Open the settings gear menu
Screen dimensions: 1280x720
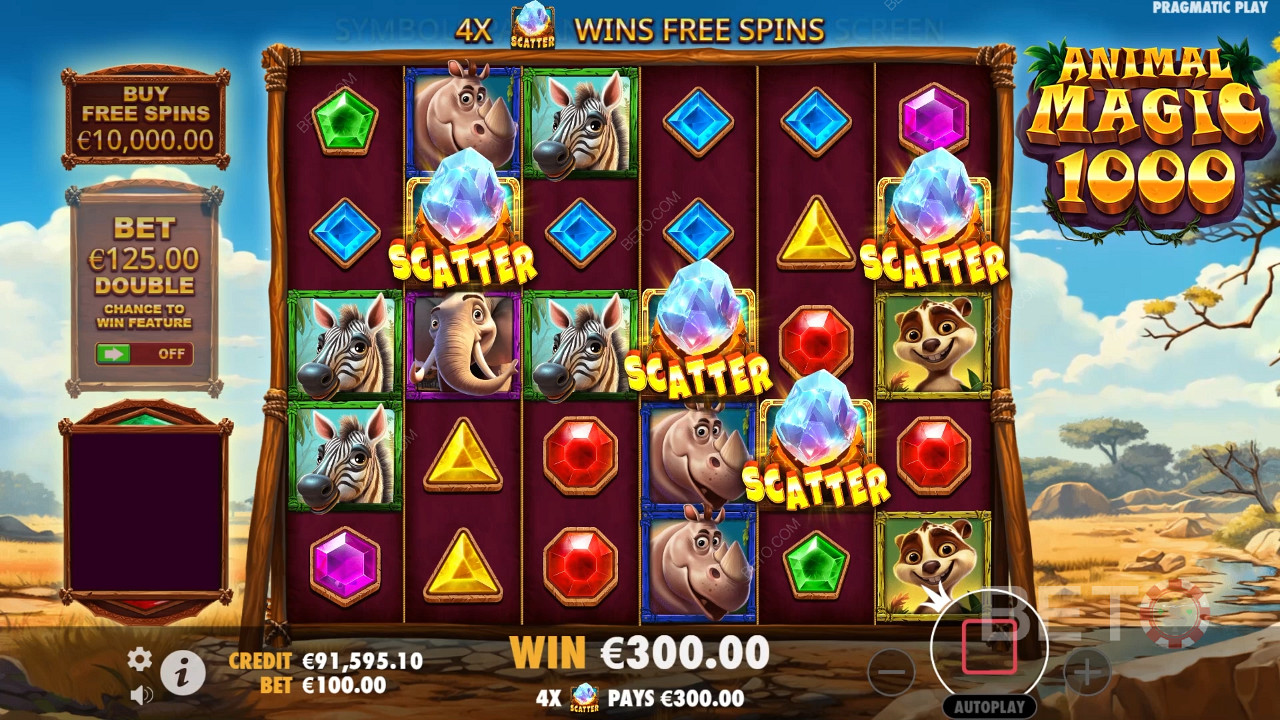pos(139,658)
